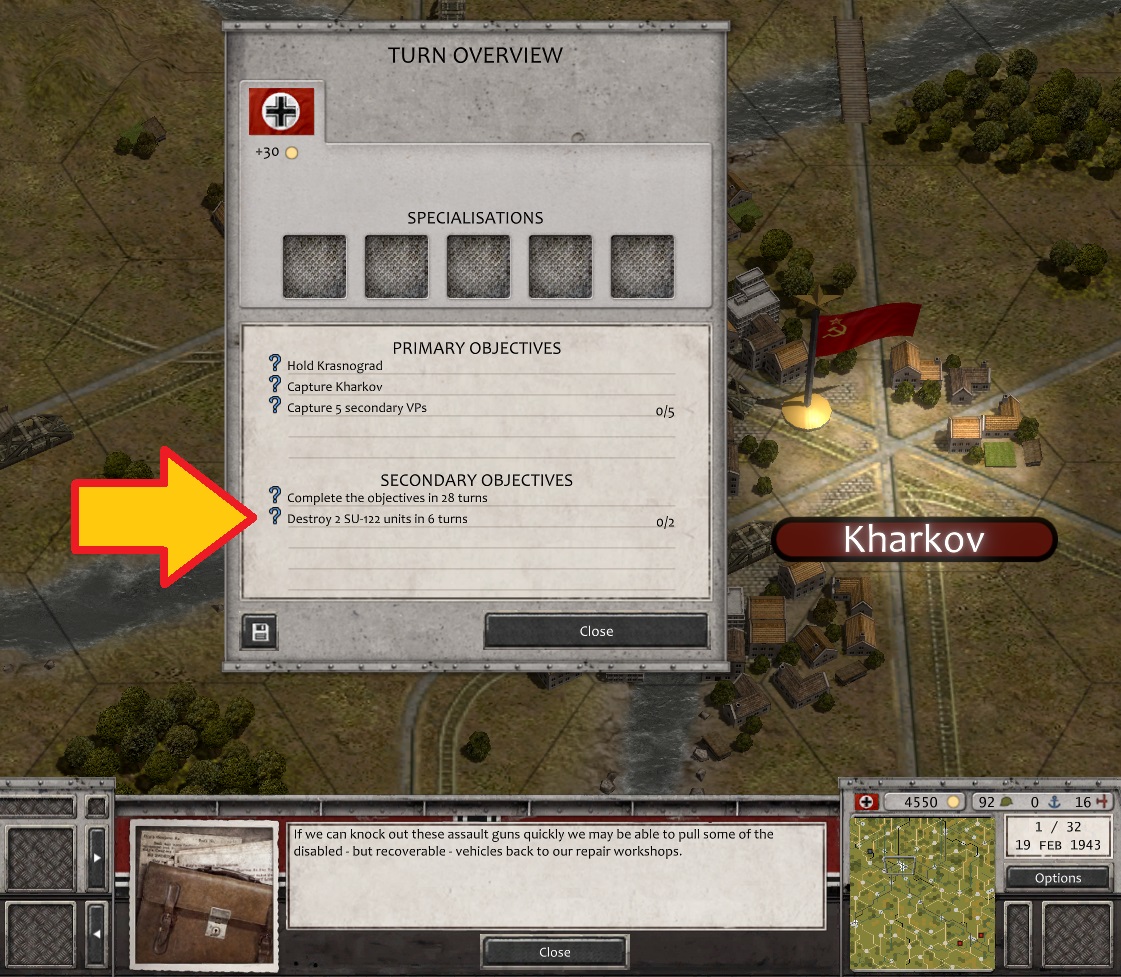Close the briefing message box
This screenshot has height=977, width=1121.
pyautogui.click(x=554, y=952)
